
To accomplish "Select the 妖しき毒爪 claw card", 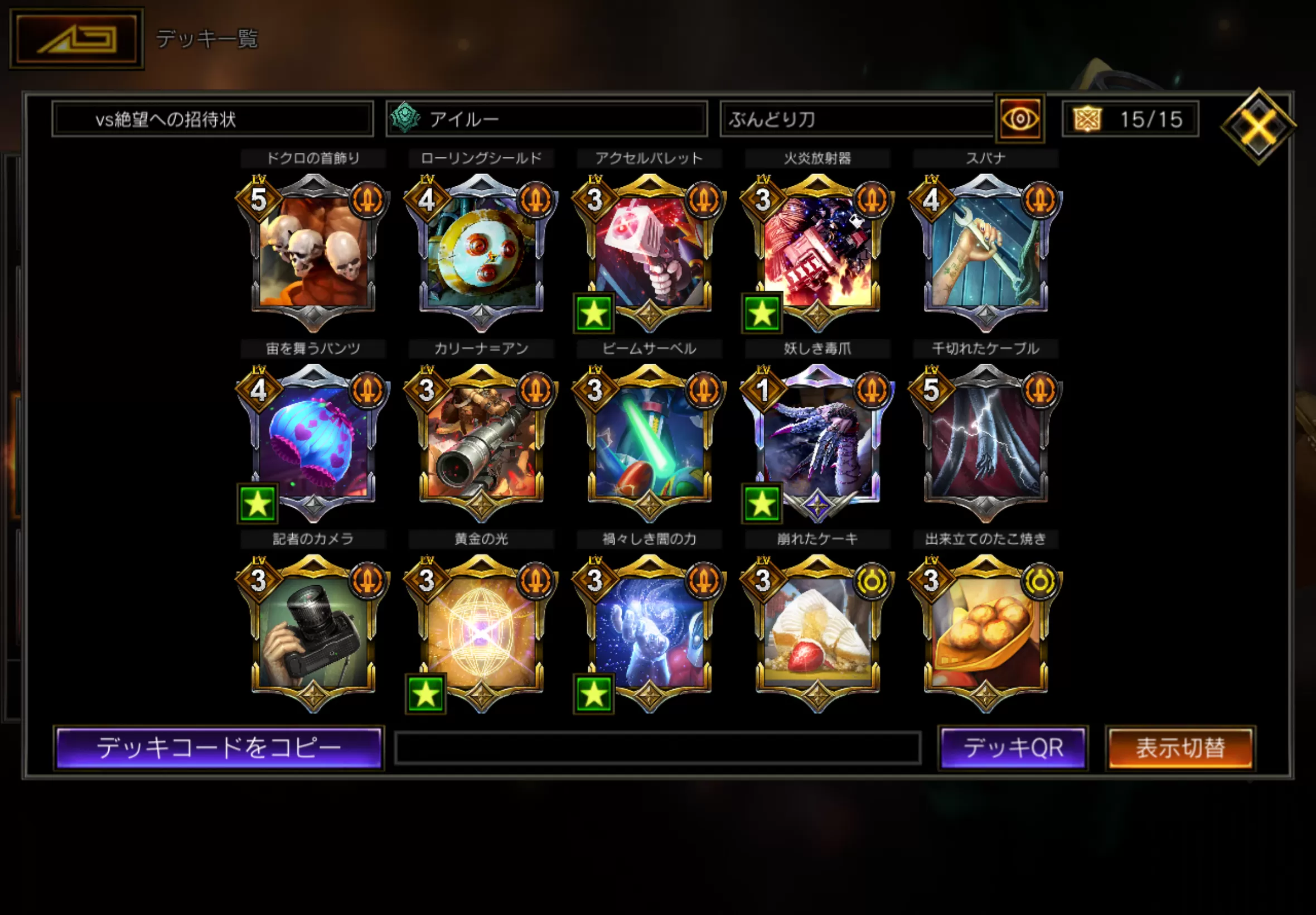I will (x=817, y=442).
